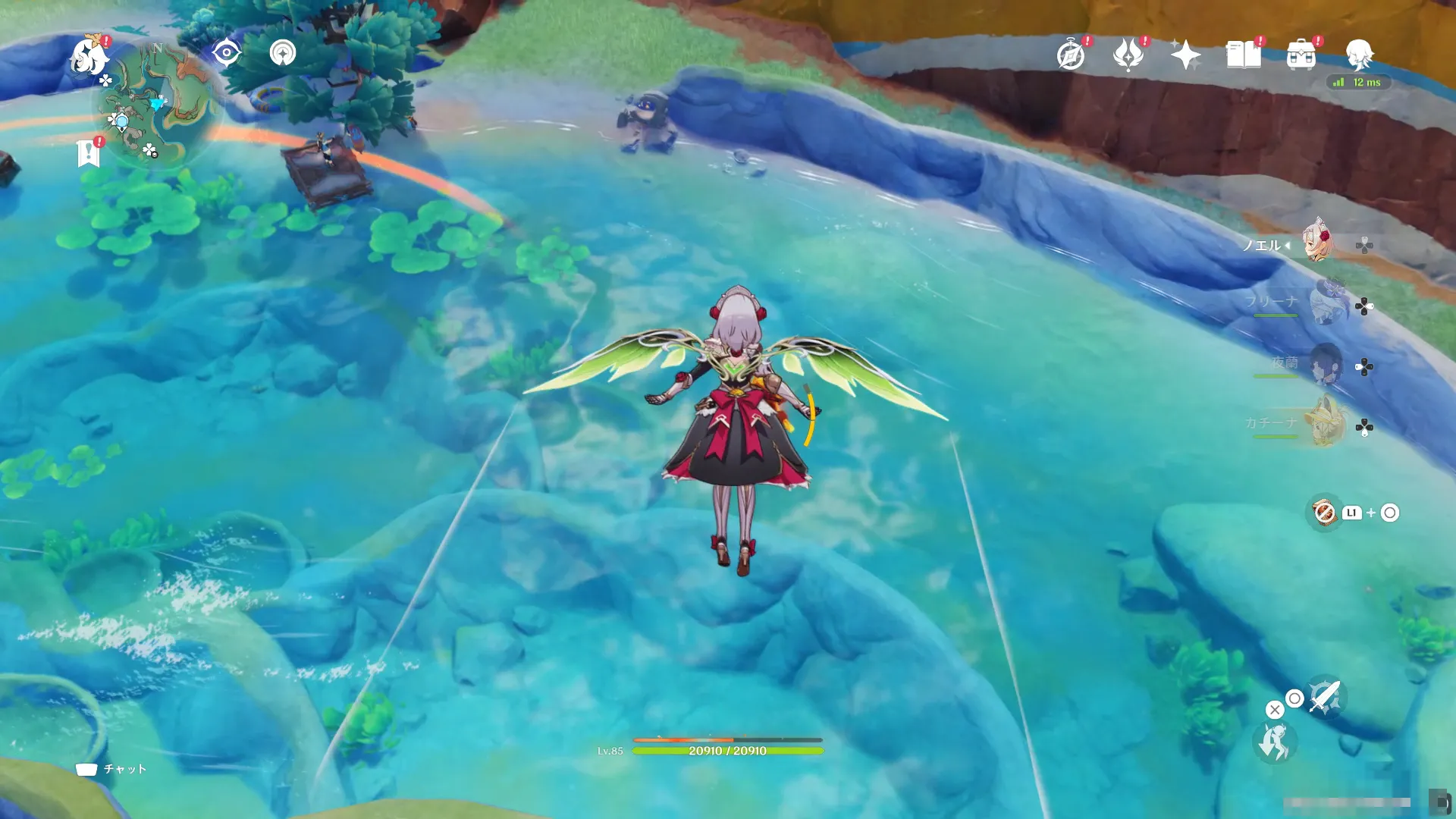Switch to party member 夜蘭
This screenshot has height=819, width=1456.
pos(1326,364)
